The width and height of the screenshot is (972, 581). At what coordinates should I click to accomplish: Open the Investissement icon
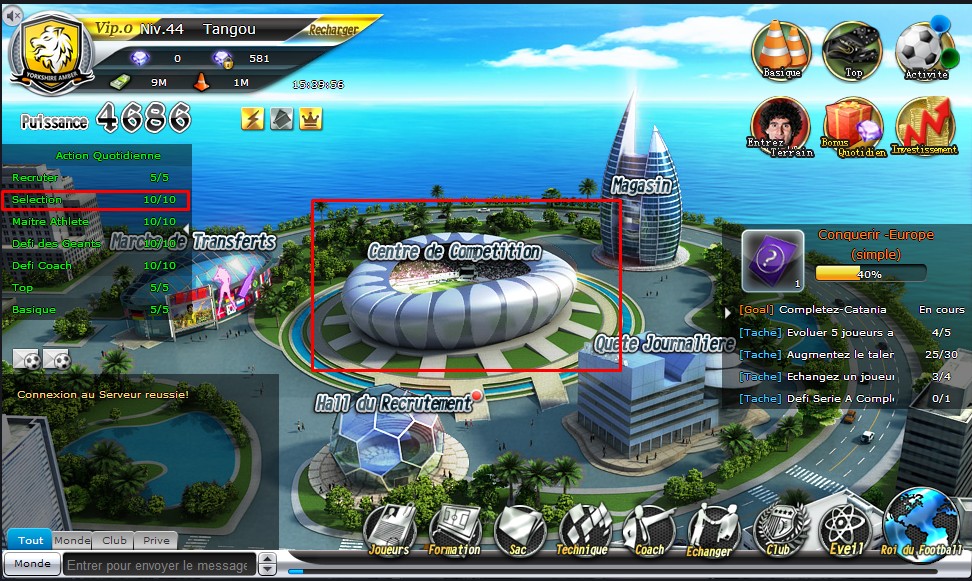coord(925,126)
